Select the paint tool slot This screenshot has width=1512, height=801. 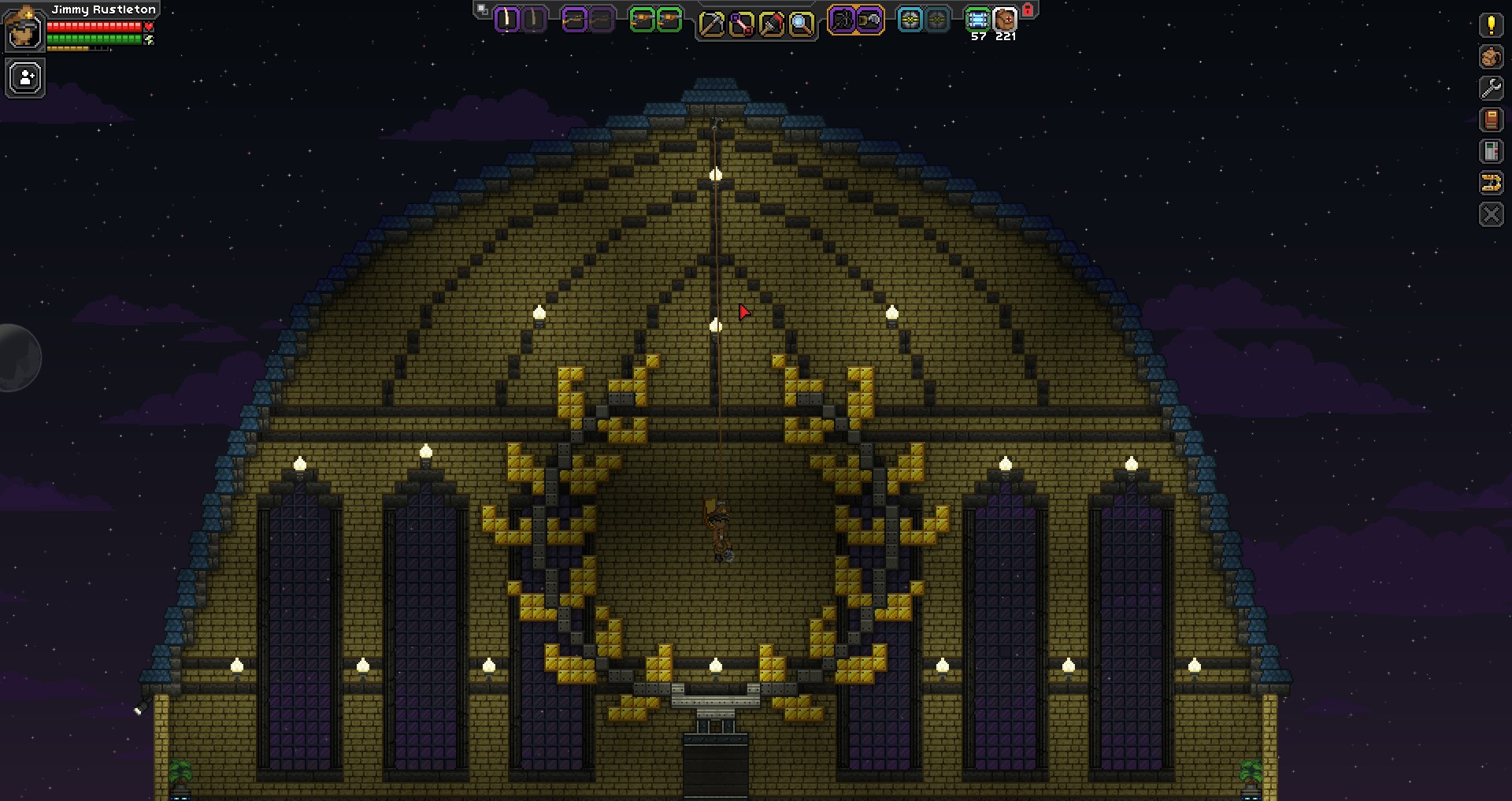(771, 24)
